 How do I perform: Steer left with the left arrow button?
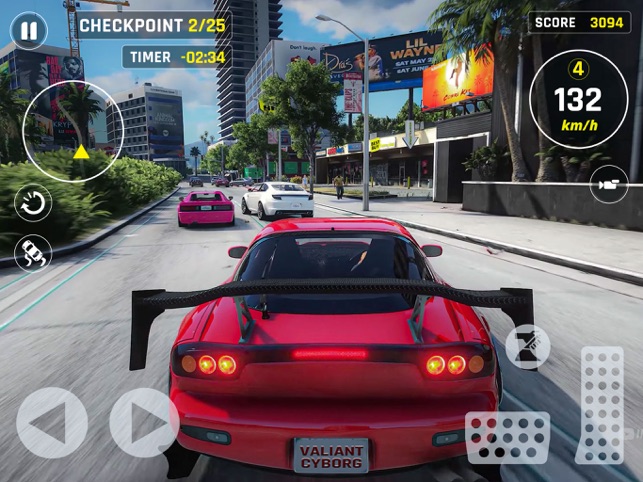(52, 423)
